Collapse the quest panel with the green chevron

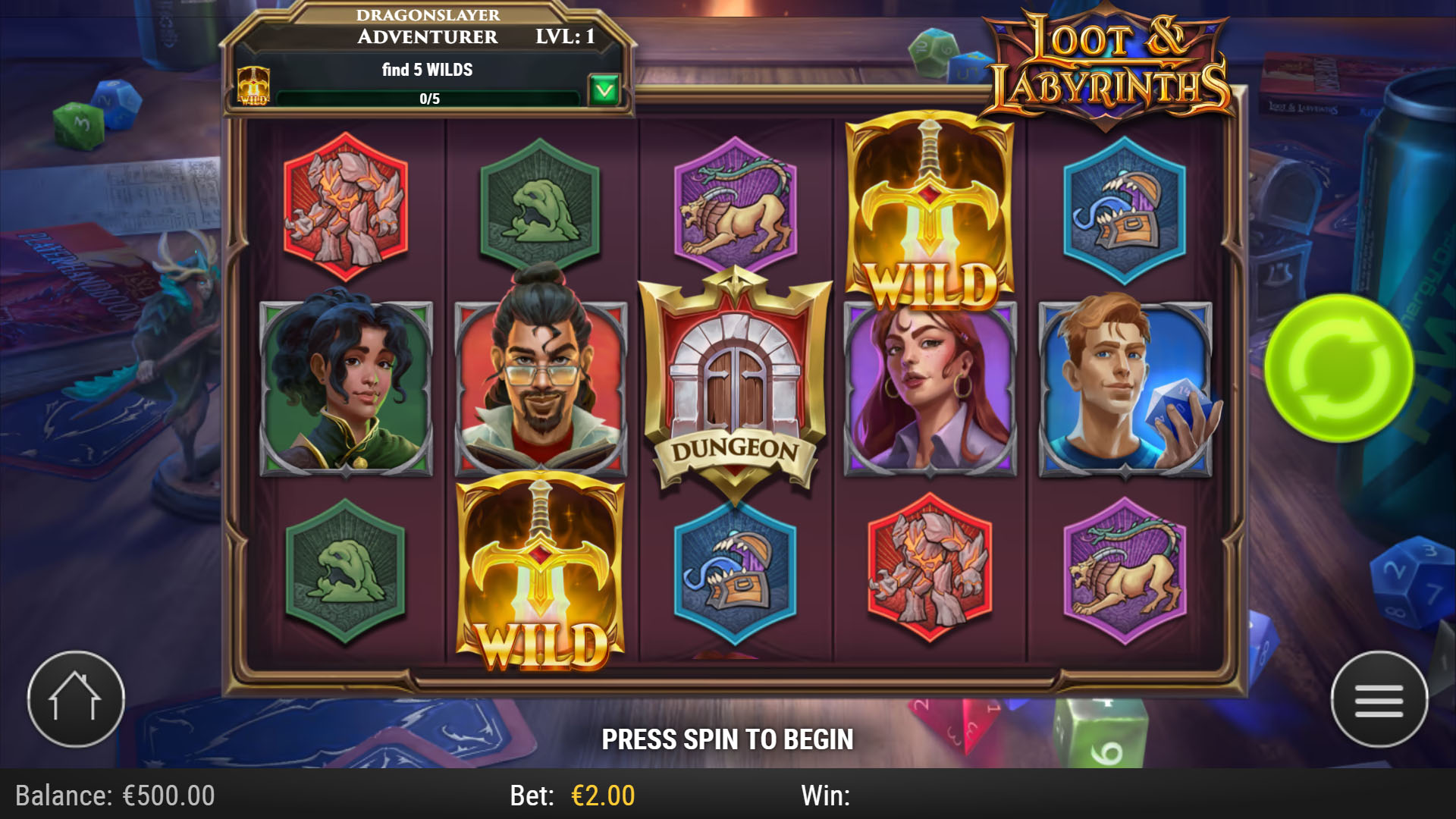[603, 89]
